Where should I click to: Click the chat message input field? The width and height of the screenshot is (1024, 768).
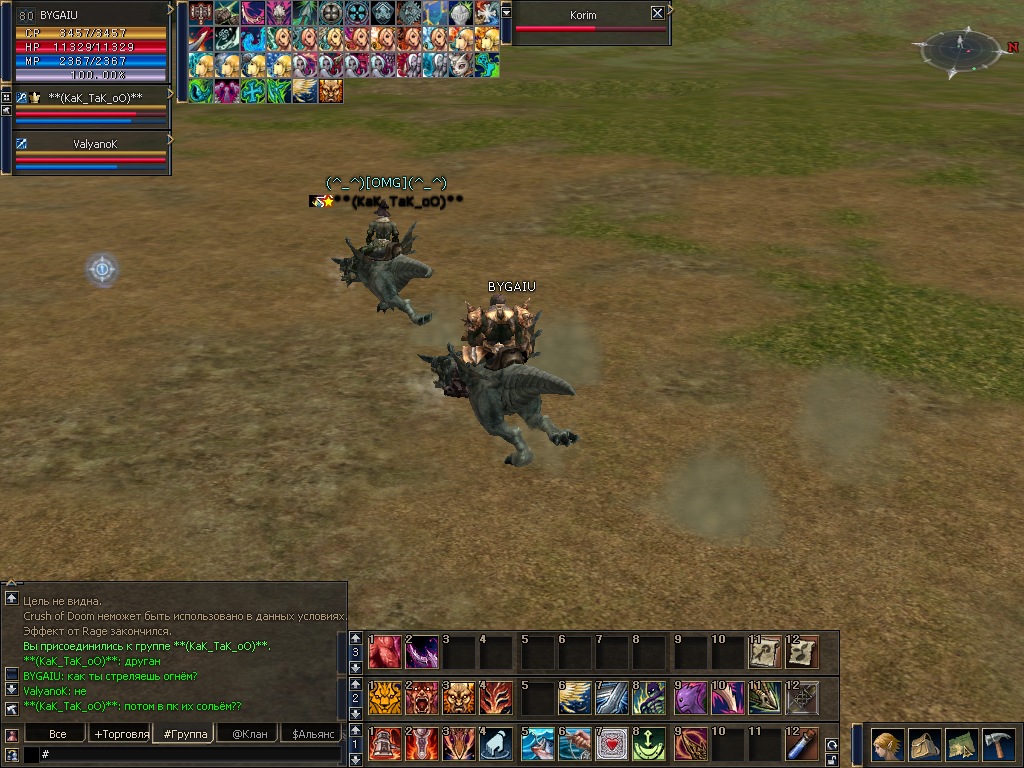pyautogui.click(x=190, y=754)
